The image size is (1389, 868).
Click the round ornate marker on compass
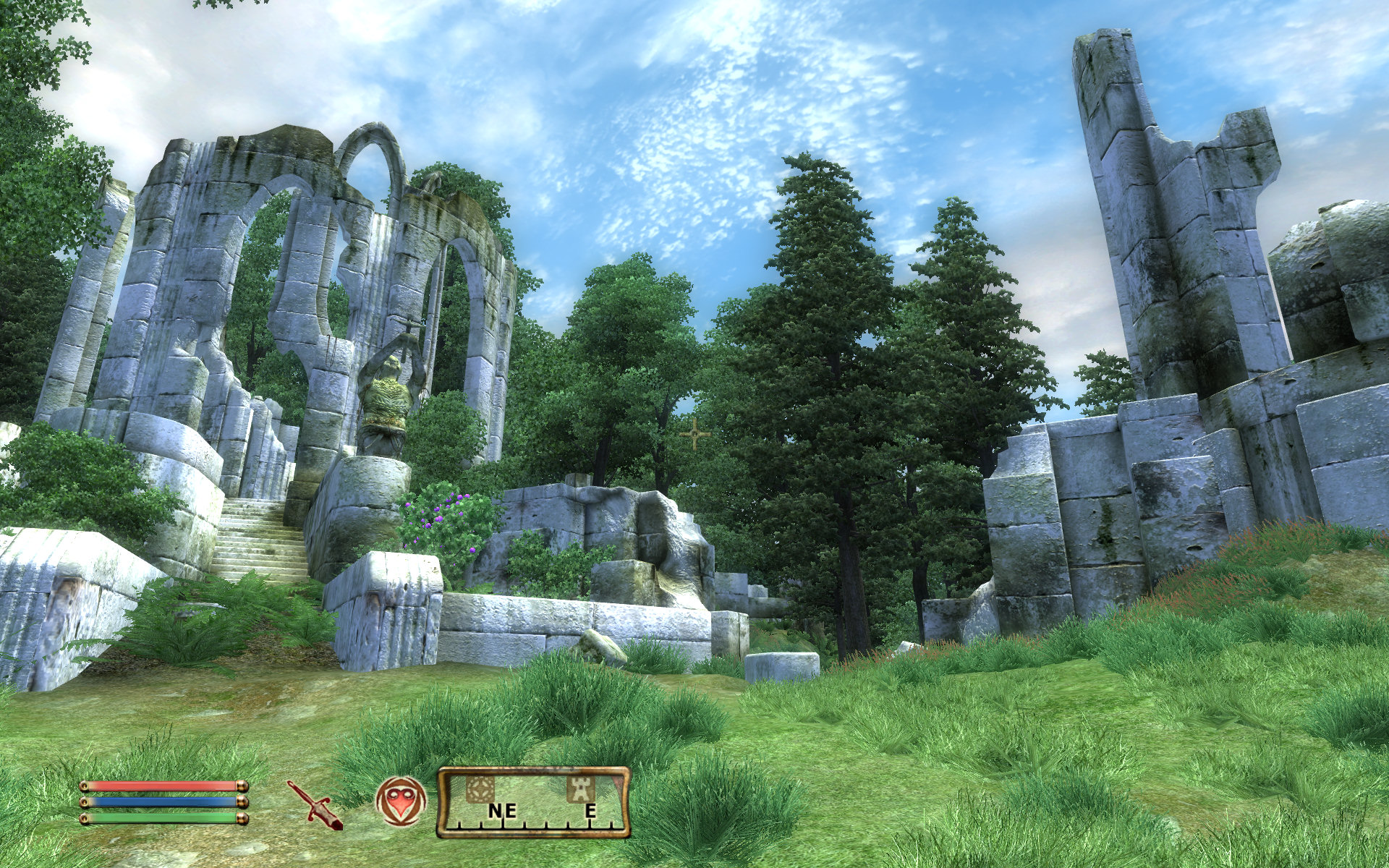(480, 788)
